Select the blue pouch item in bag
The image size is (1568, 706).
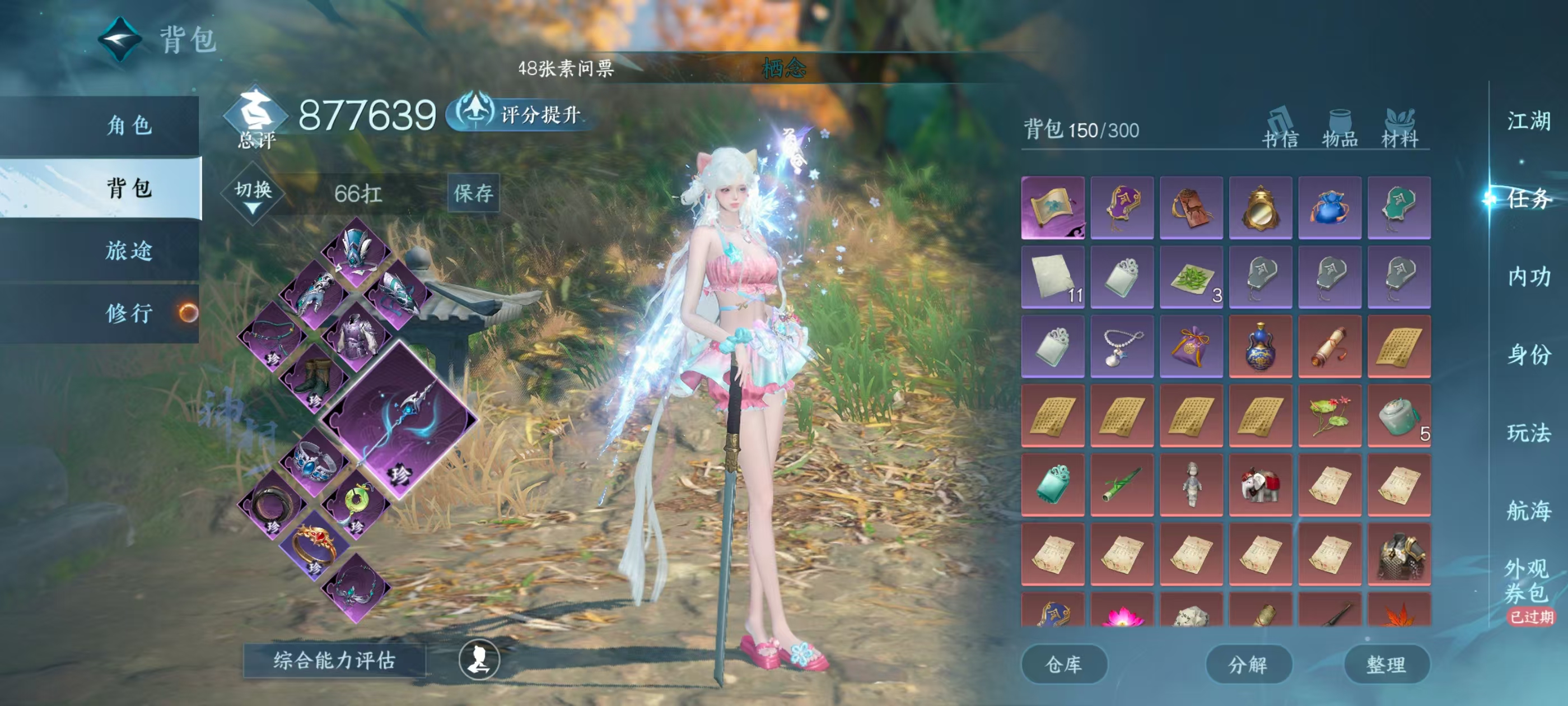pyautogui.click(x=1329, y=207)
